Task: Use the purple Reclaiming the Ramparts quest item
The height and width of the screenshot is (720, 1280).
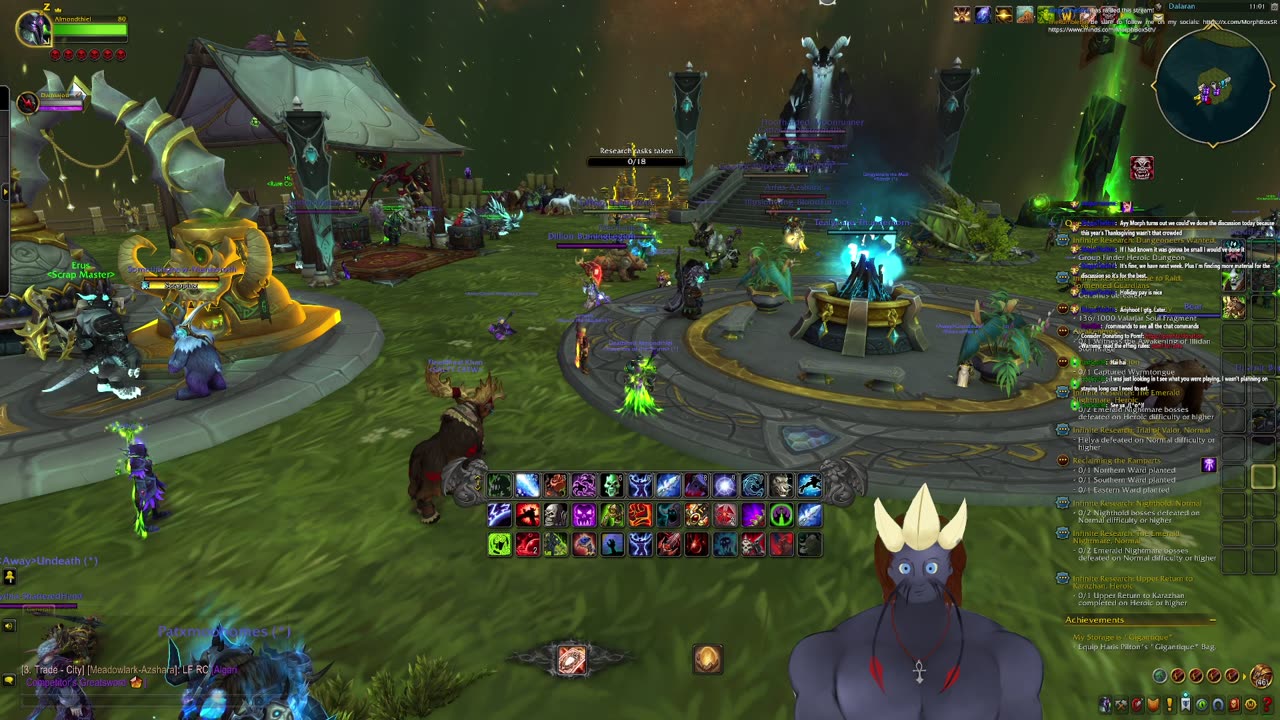Action: (1209, 465)
